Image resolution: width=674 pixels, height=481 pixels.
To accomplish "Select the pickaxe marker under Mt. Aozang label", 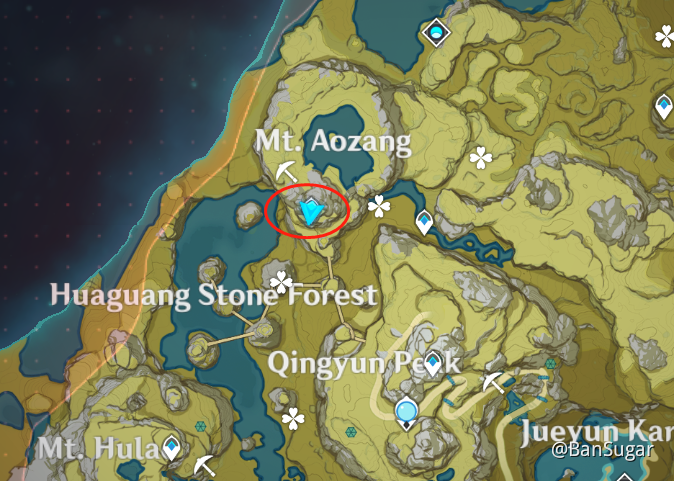I will click(x=287, y=168).
